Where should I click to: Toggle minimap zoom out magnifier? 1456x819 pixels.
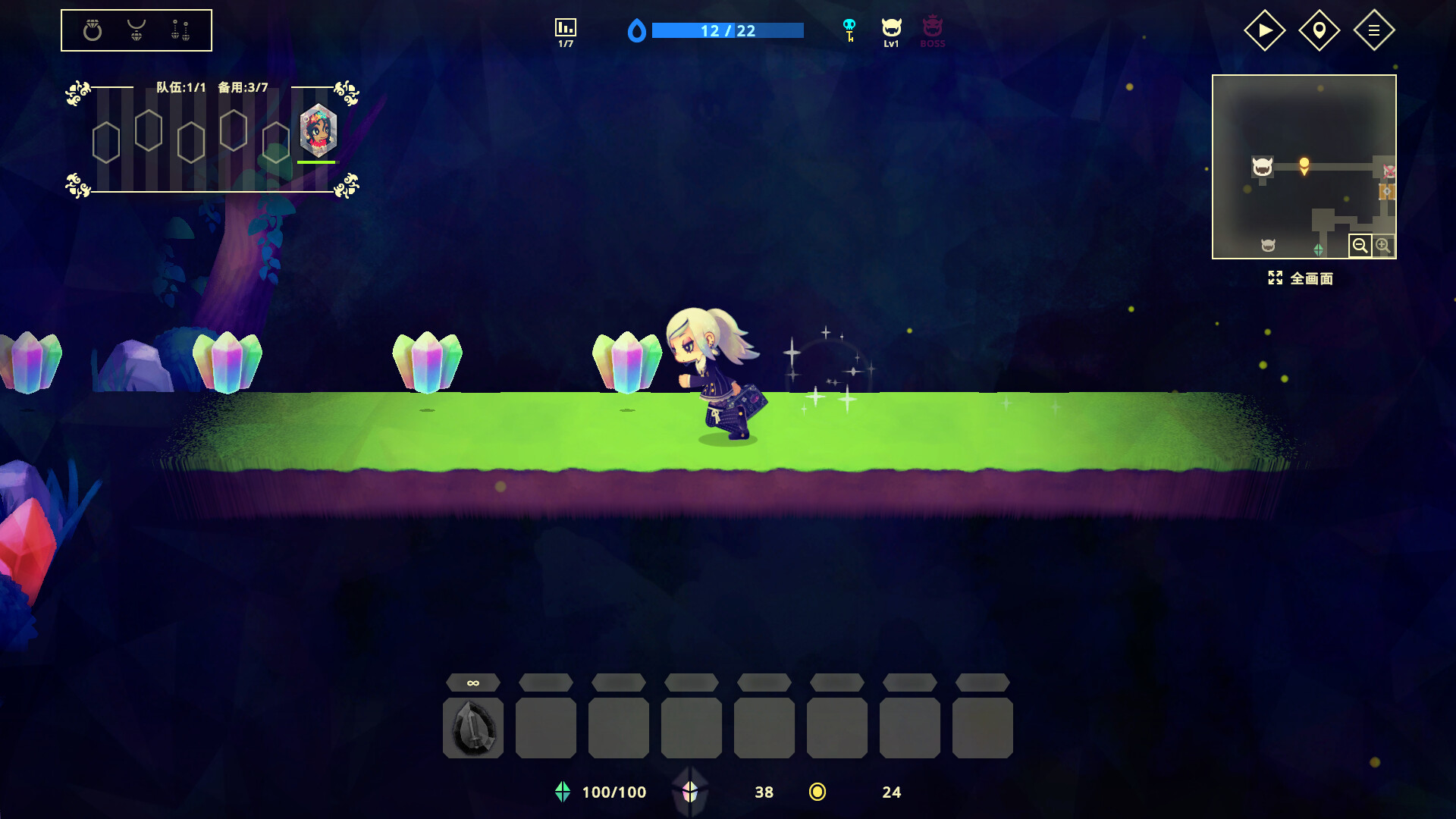tap(1361, 245)
